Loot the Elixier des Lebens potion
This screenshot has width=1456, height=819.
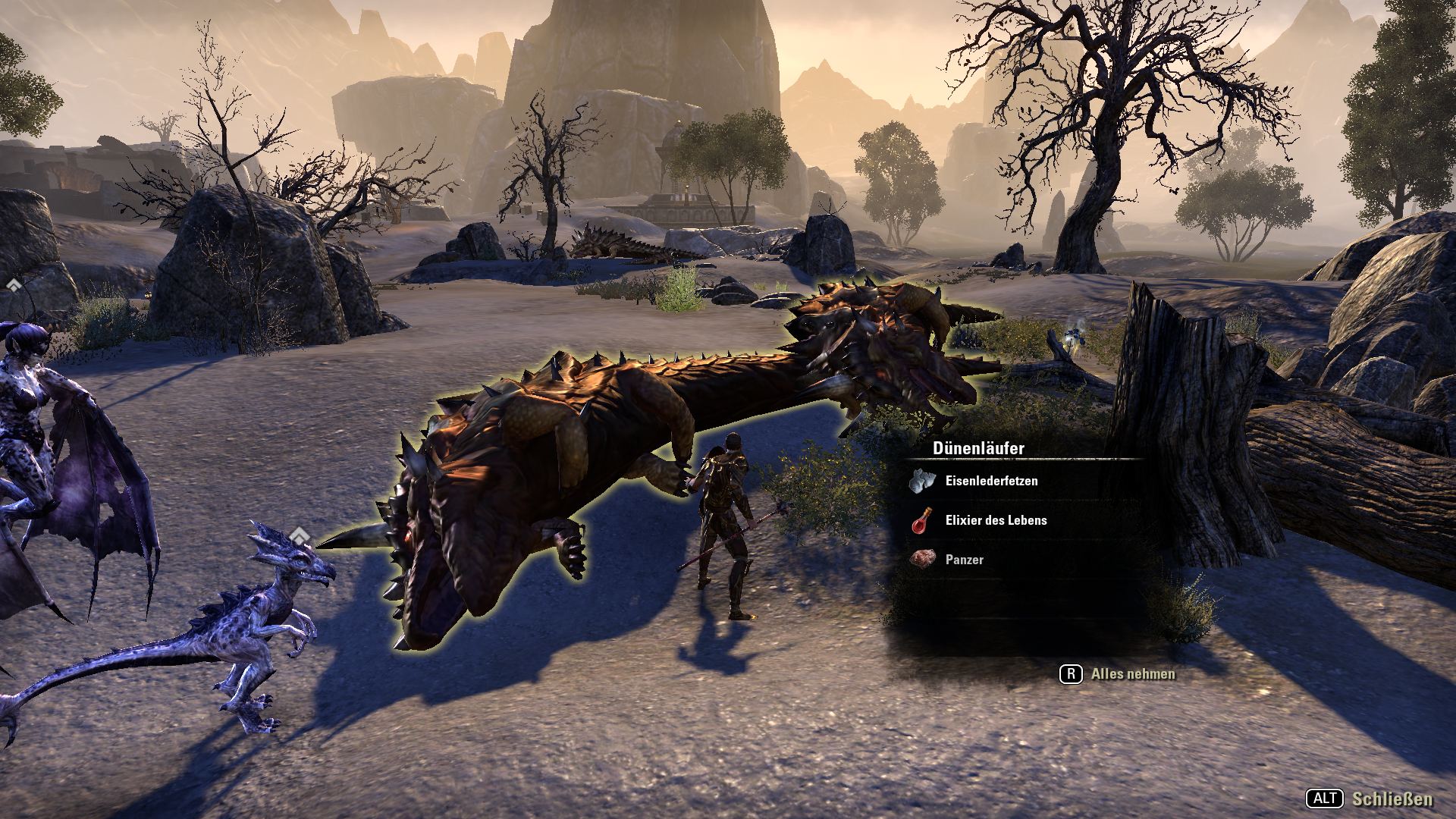click(996, 520)
